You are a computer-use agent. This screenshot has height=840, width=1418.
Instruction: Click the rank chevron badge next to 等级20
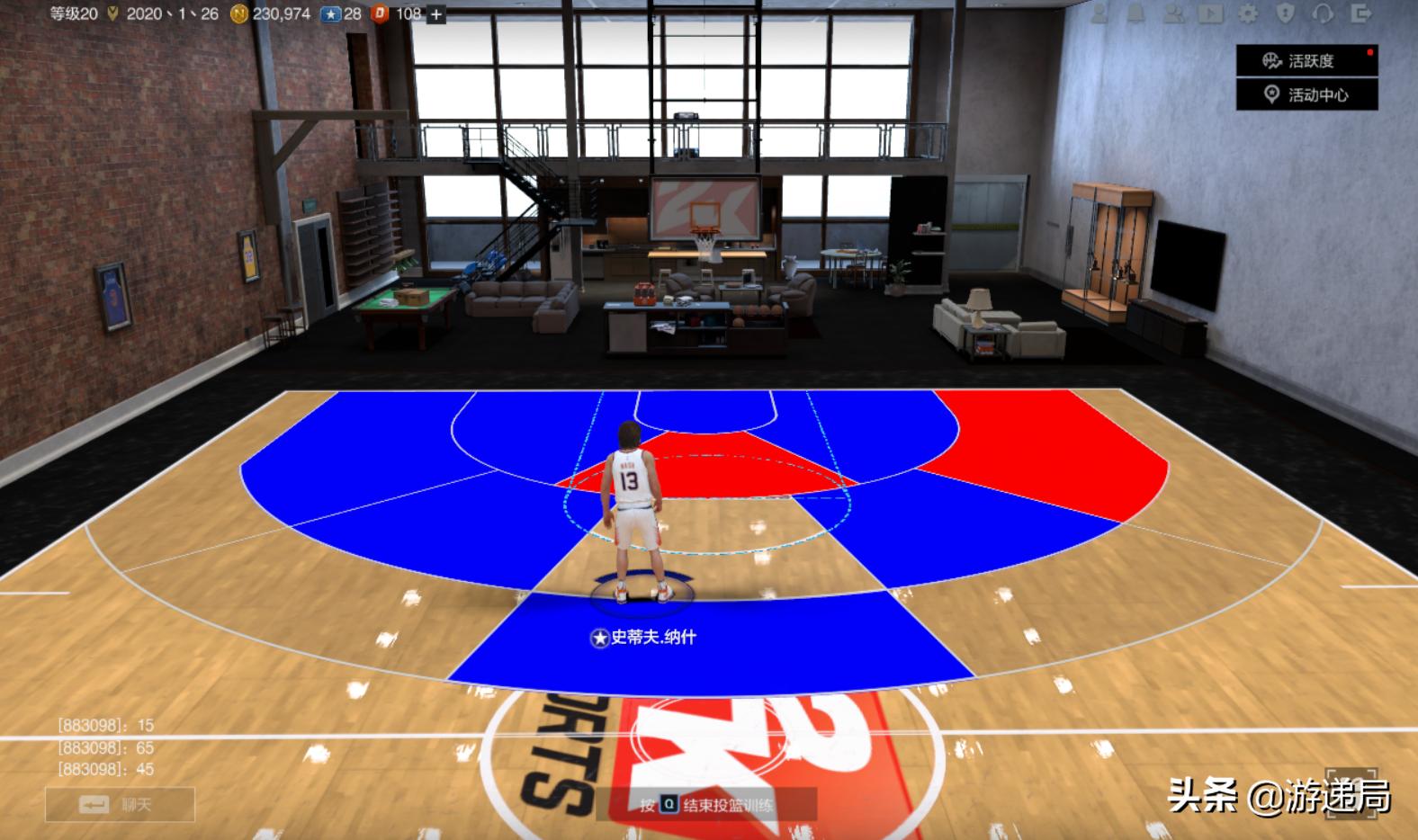coord(112,13)
